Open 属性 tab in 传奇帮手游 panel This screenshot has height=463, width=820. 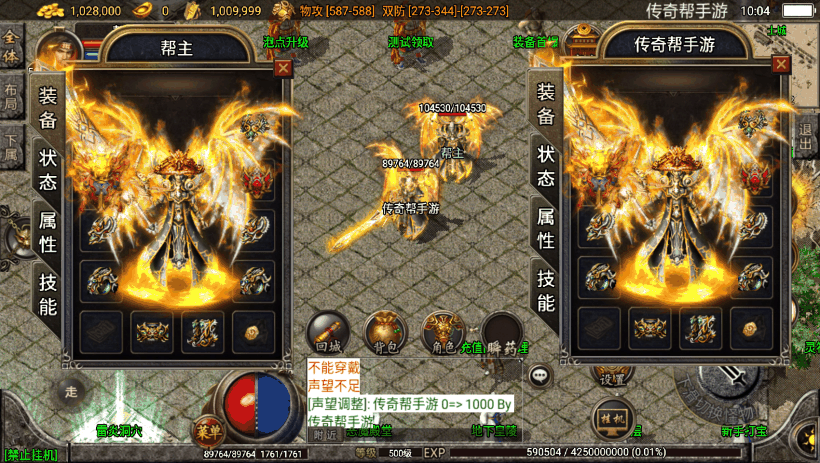coord(545,229)
